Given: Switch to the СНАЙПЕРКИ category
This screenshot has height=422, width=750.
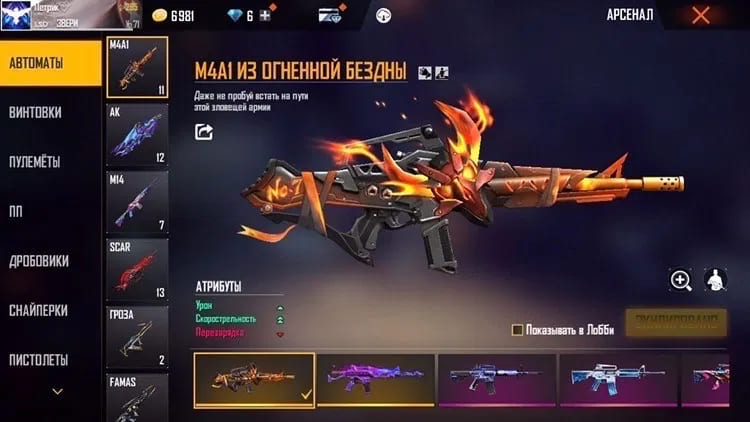Looking at the screenshot, I should (x=39, y=310).
